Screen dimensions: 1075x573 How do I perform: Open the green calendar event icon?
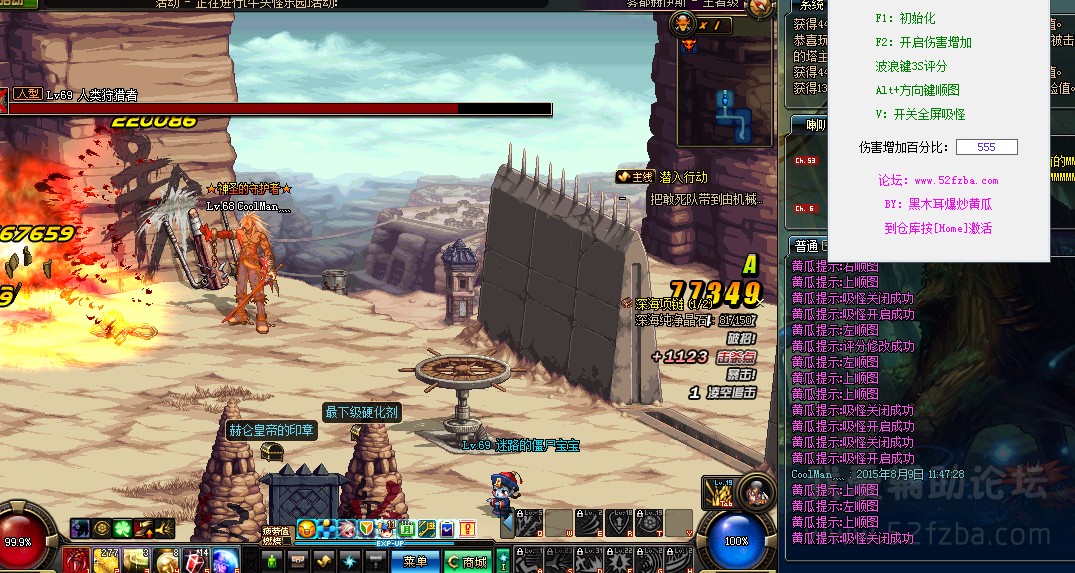point(406,528)
